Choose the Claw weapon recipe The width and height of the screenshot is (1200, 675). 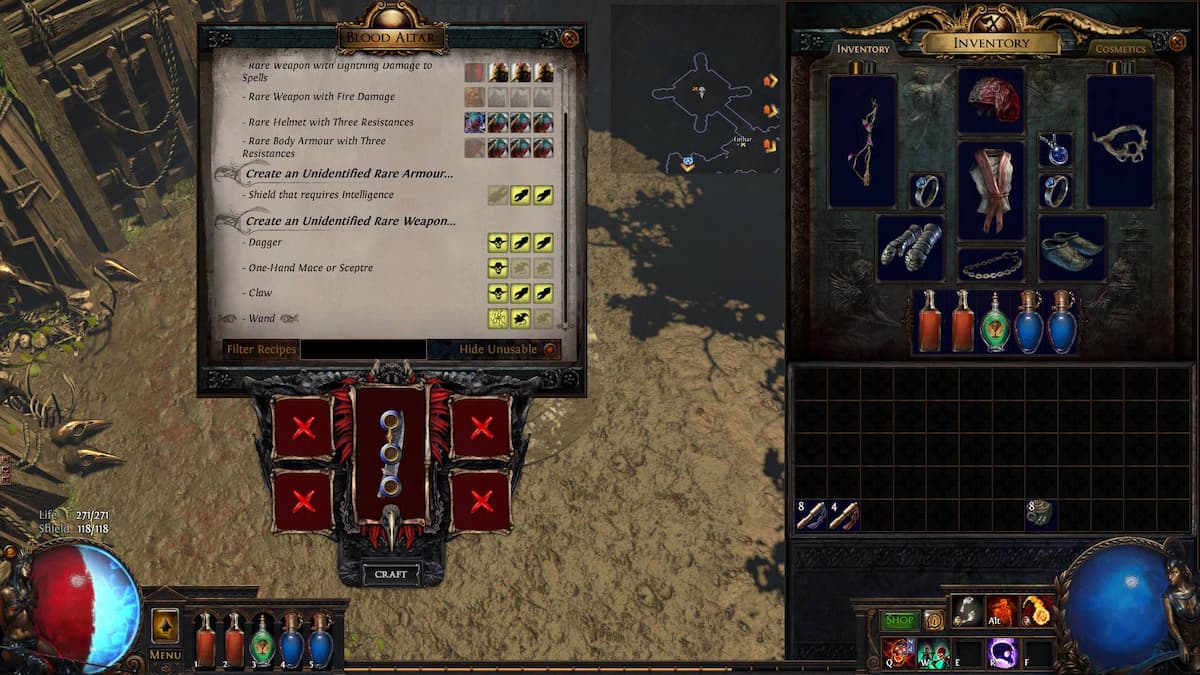click(x=260, y=293)
